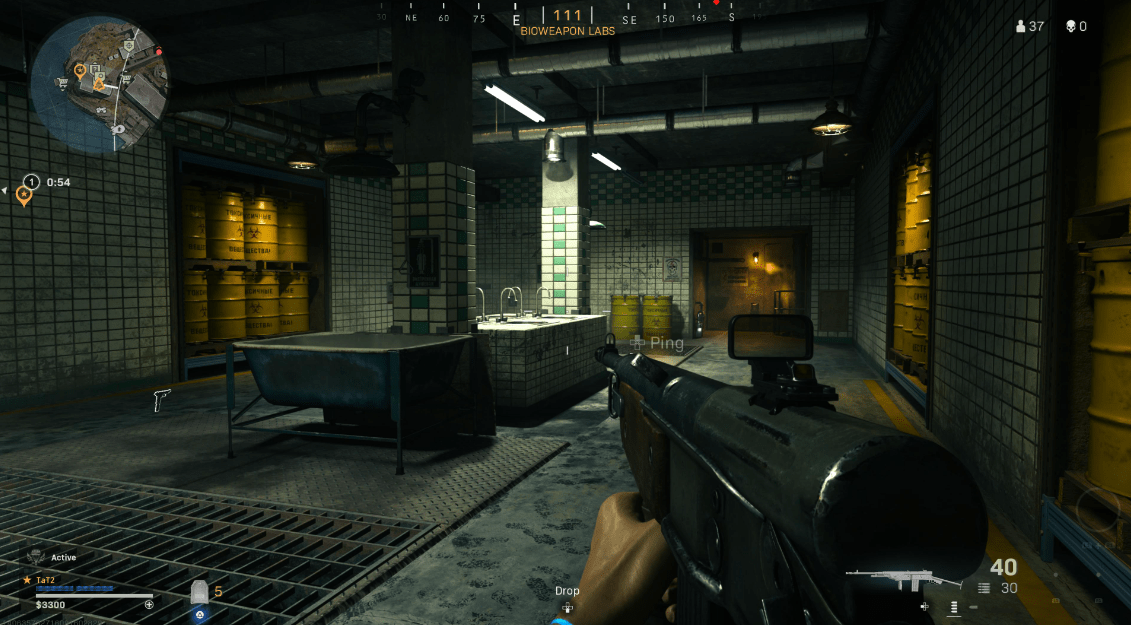The width and height of the screenshot is (1131, 625).
Task: Click the armor plate icon
Action: click(x=199, y=592)
